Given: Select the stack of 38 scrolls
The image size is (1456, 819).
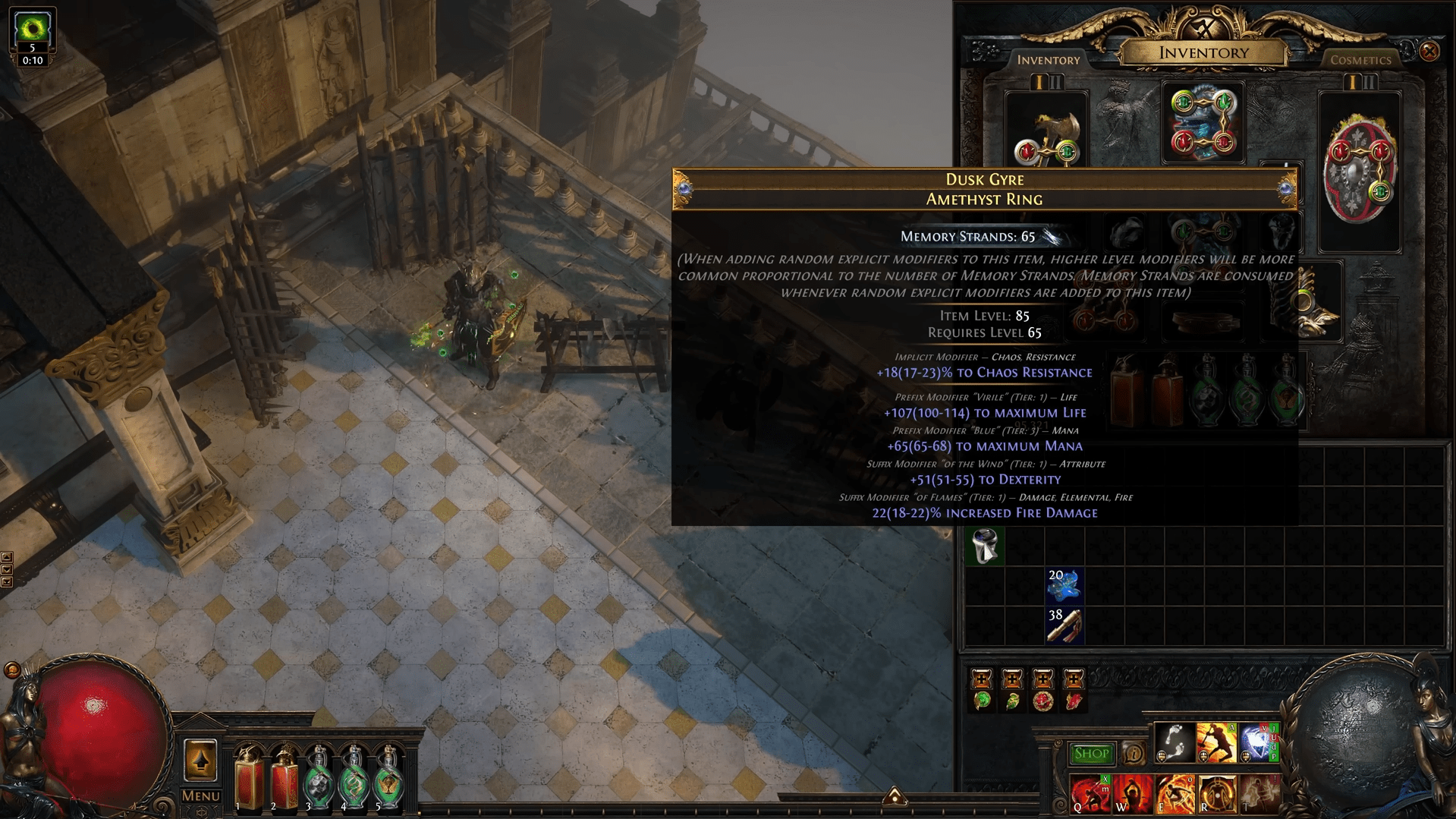Looking at the screenshot, I should [x=1064, y=626].
